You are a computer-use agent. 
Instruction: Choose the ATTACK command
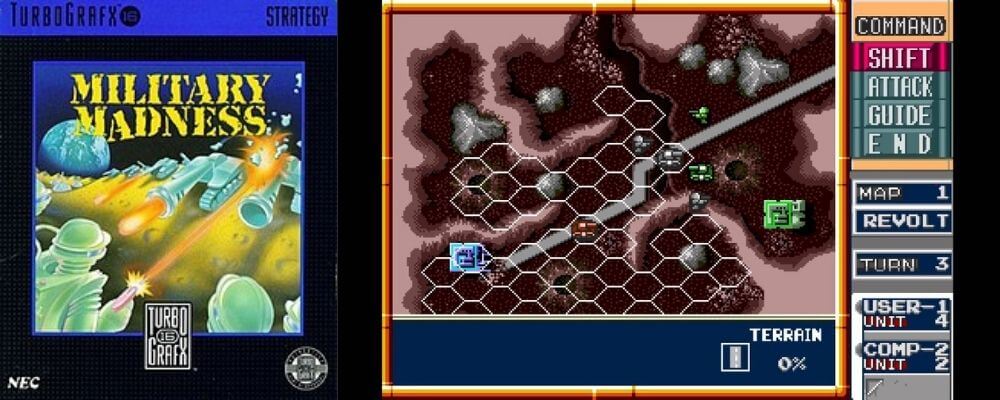(899, 87)
